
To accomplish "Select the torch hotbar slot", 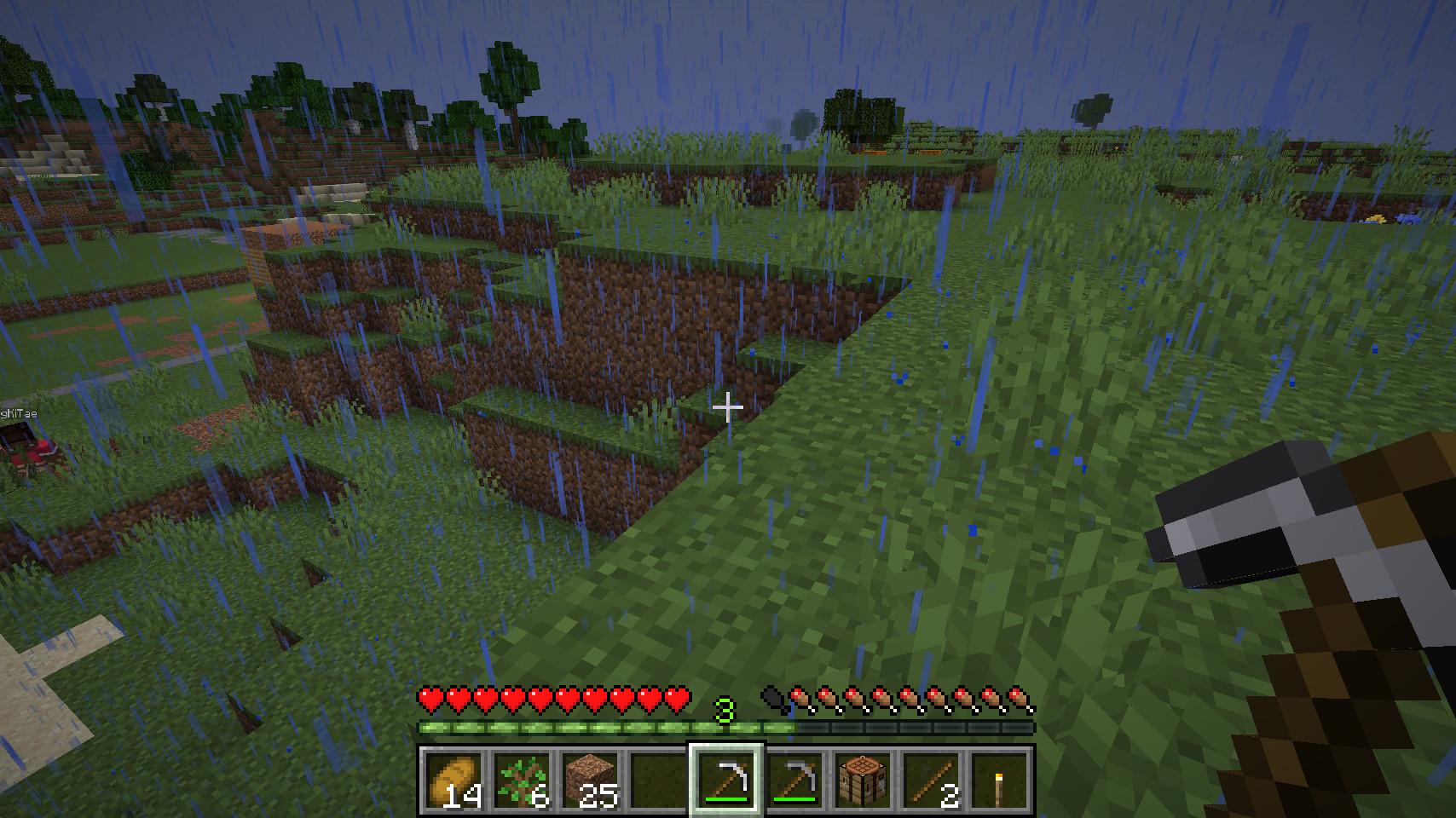I will click(x=999, y=781).
